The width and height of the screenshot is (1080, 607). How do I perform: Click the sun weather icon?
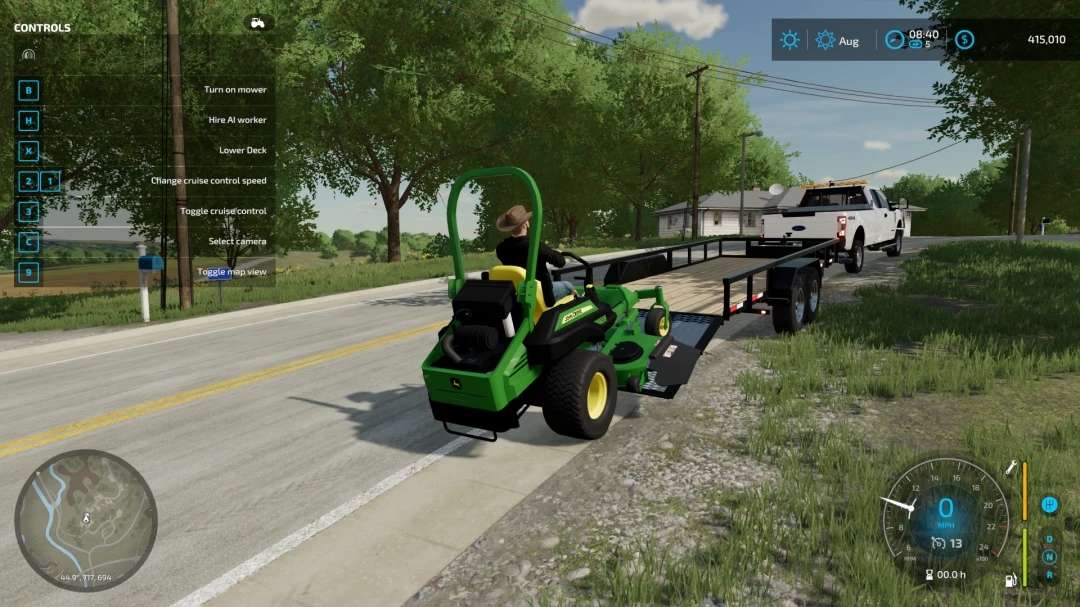[x=790, y=40]
